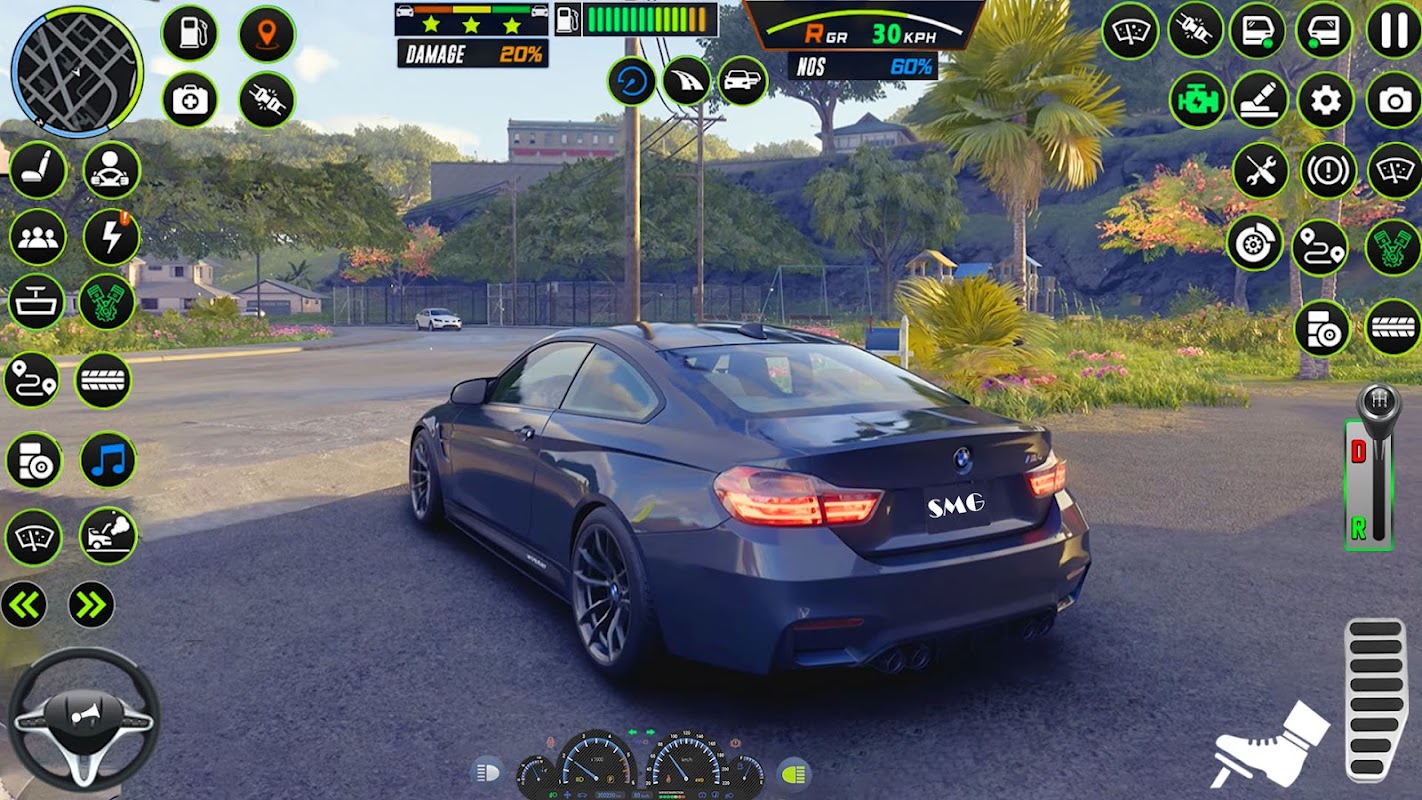Image resolution: width=1422 pixels, height=800 pixels.
Task: Pull the handbrake lever button
Action: [x=1260, y=100]
